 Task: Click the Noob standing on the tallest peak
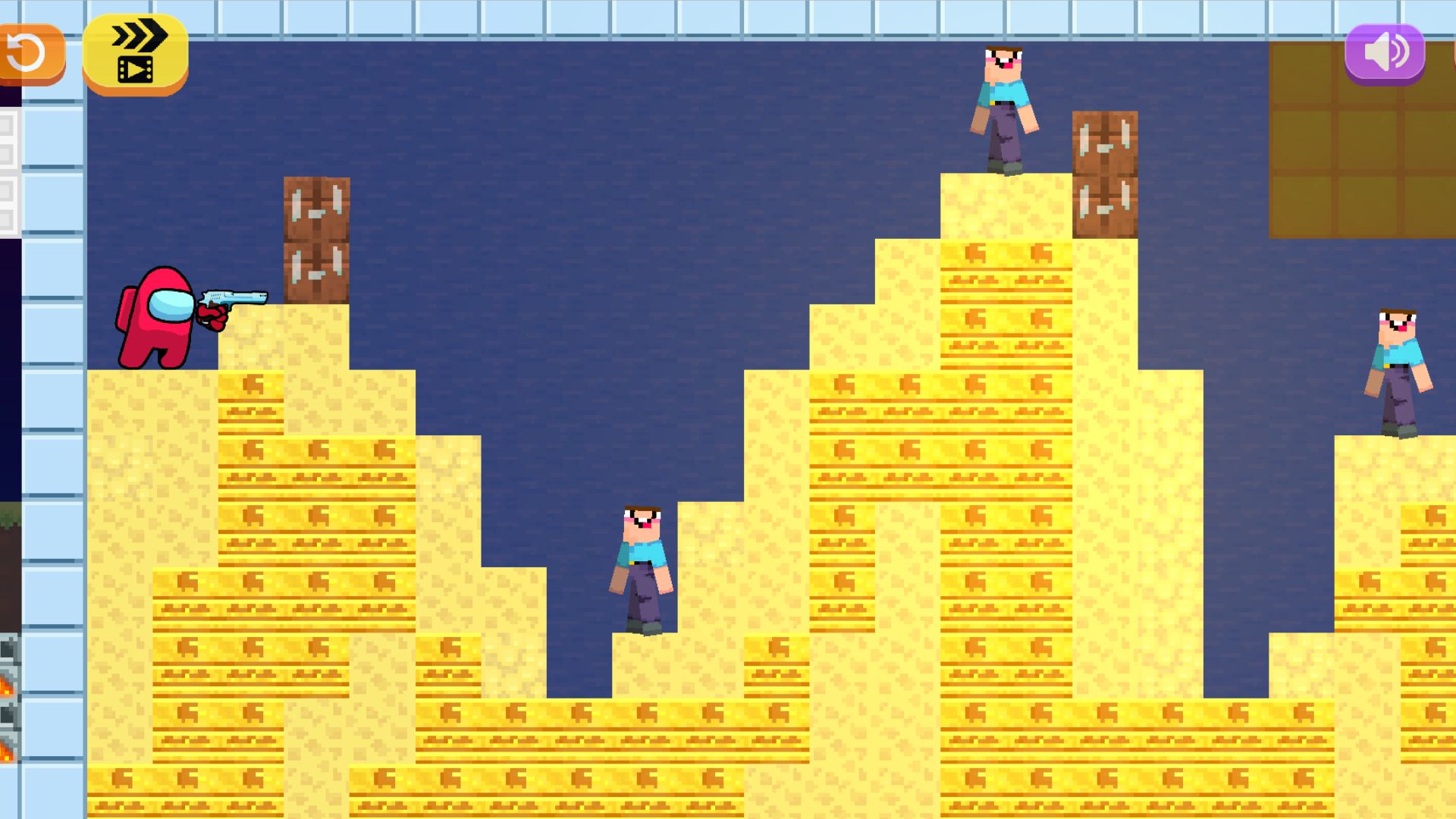1003,106
